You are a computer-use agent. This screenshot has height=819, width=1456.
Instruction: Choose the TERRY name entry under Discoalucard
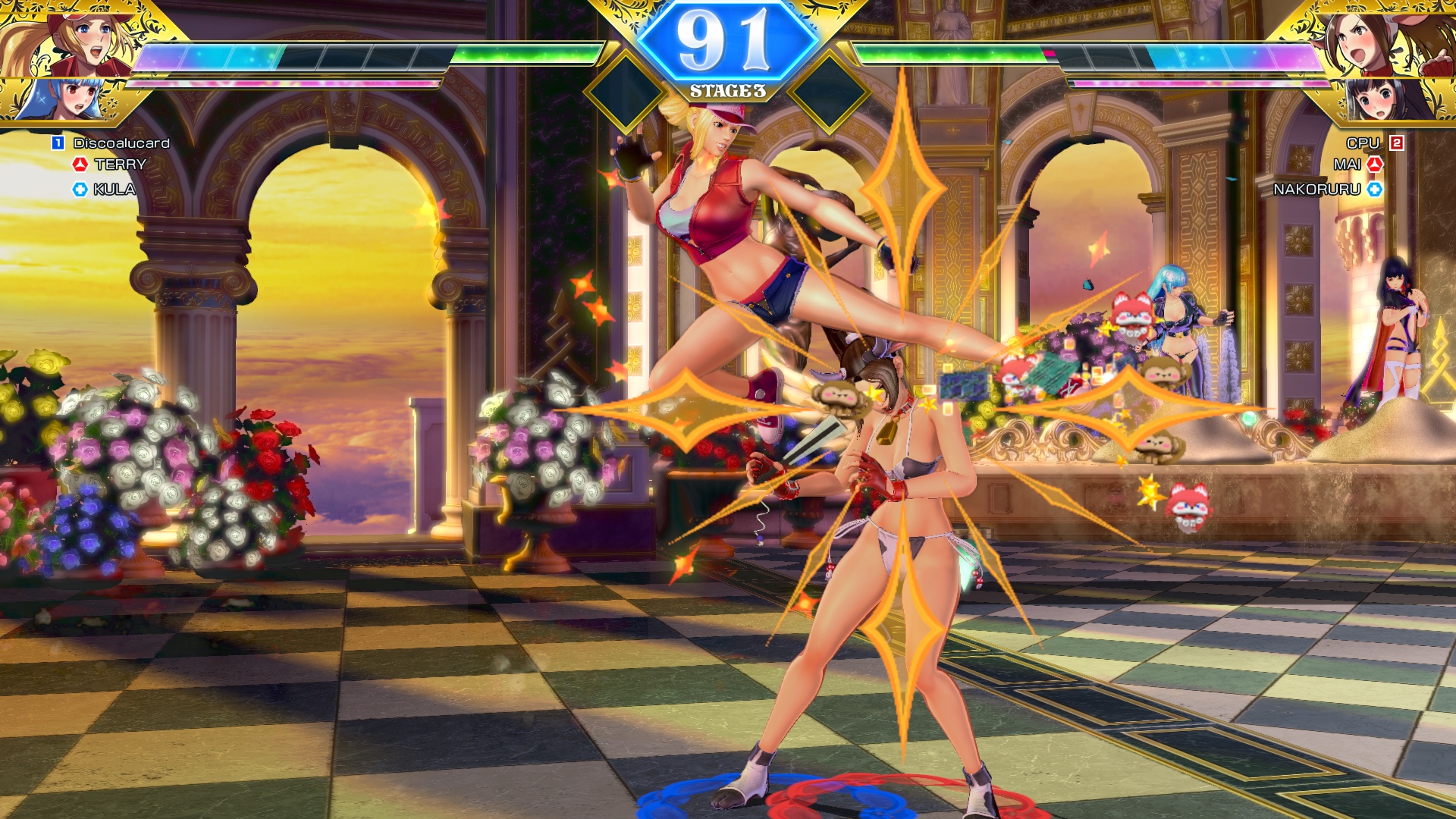point(120,165)
